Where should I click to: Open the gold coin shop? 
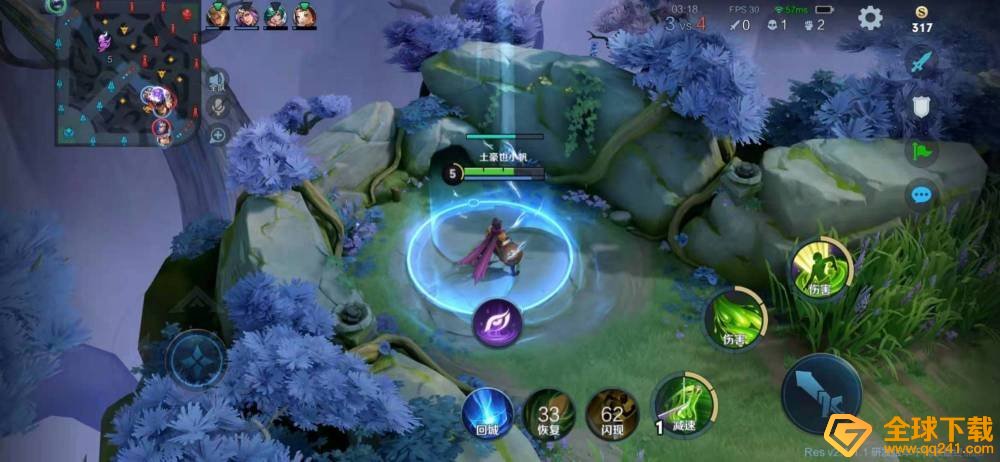coord(921,18)
